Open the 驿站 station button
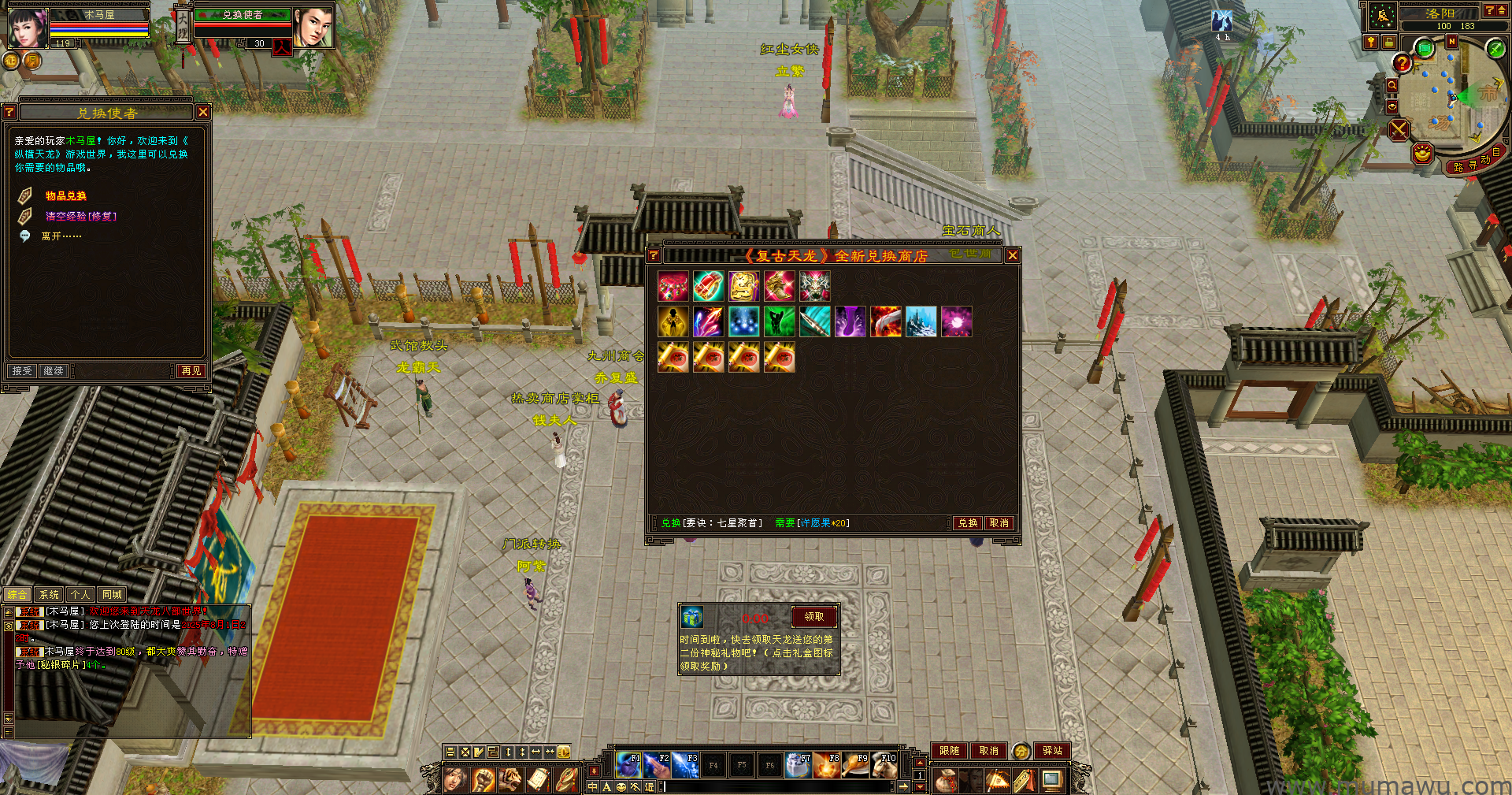 (x=1053, y=751)
